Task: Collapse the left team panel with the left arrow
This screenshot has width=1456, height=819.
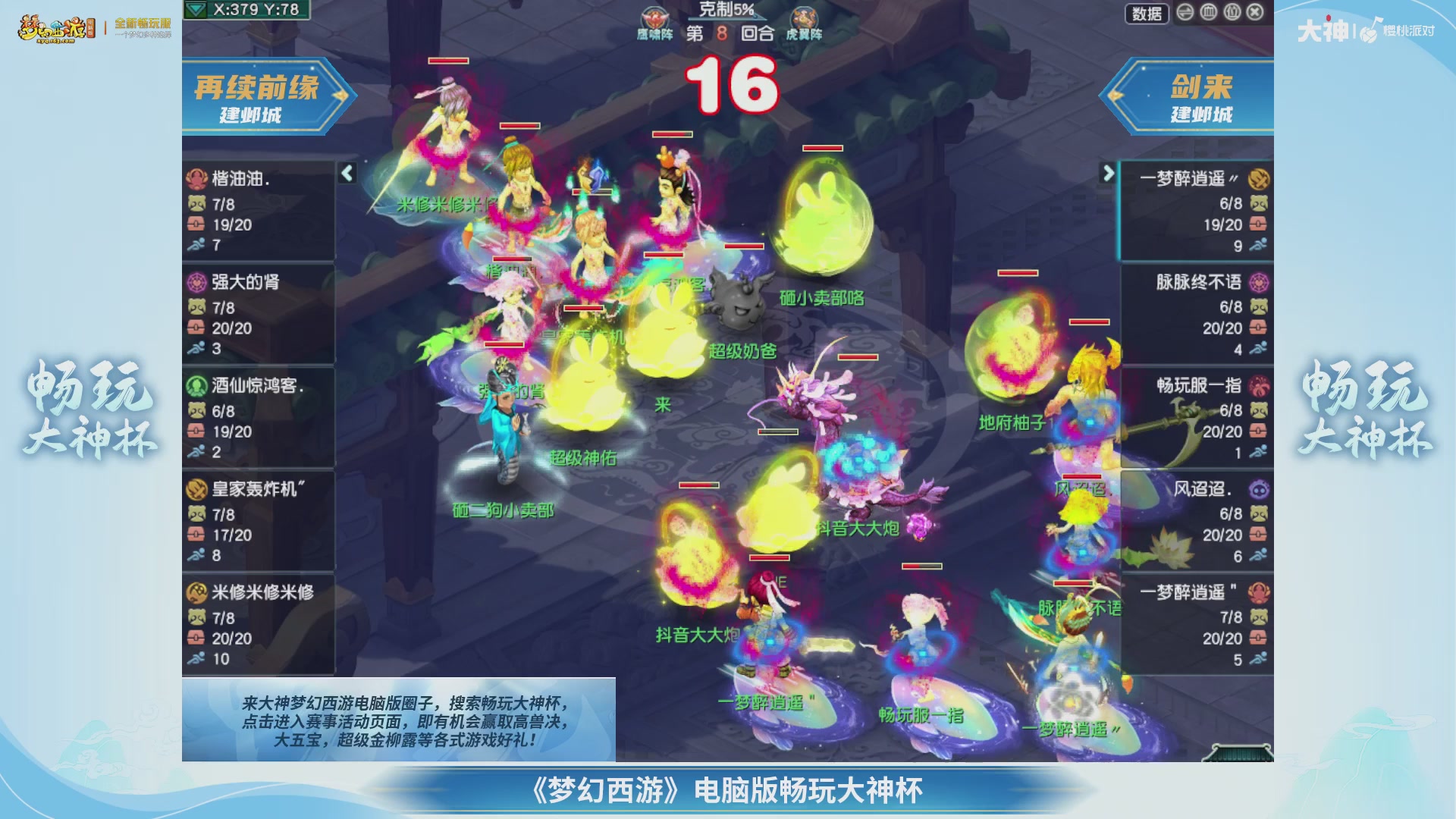Action: coord(346,174)
